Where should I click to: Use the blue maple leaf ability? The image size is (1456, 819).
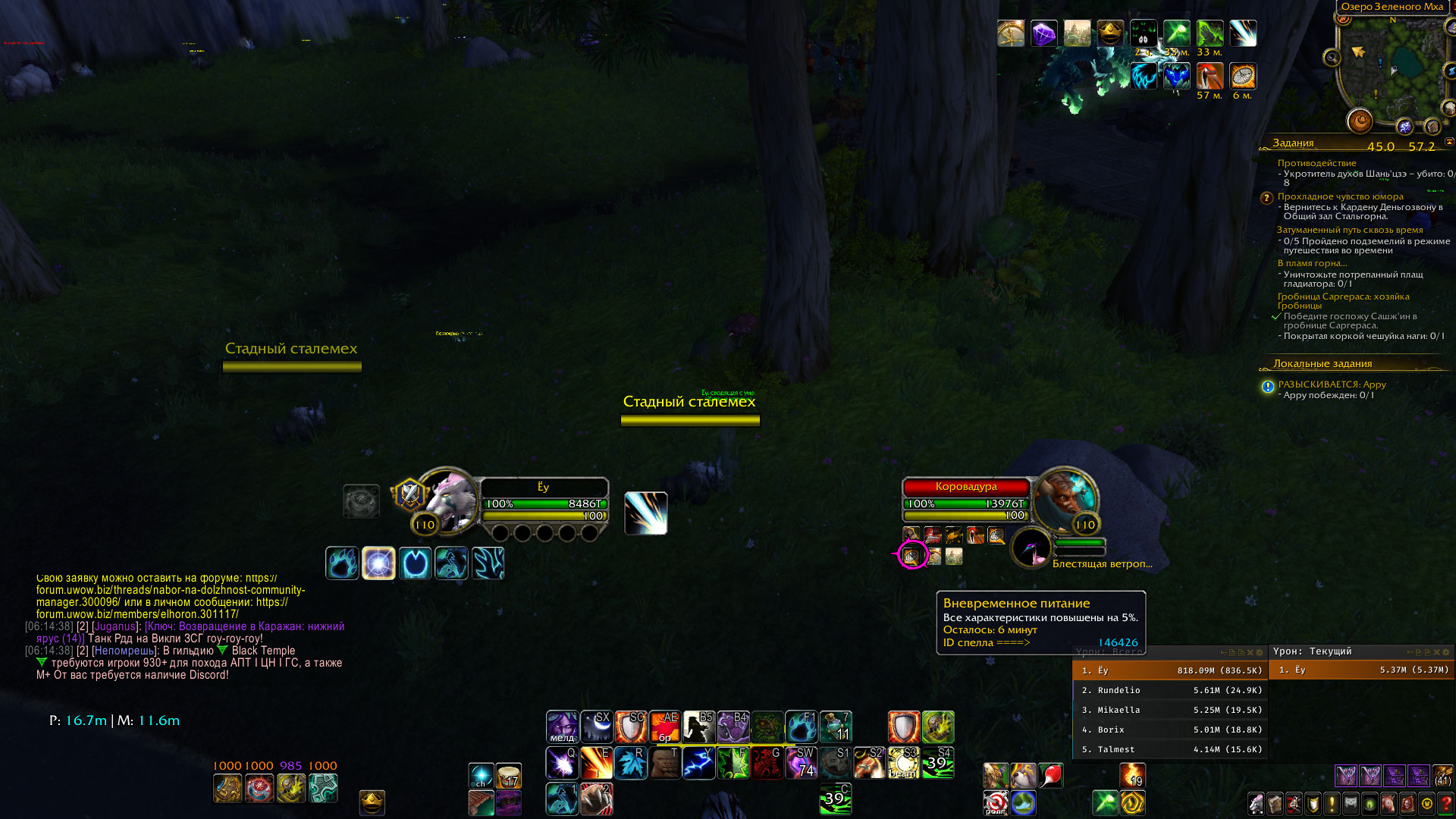(630, 763)
